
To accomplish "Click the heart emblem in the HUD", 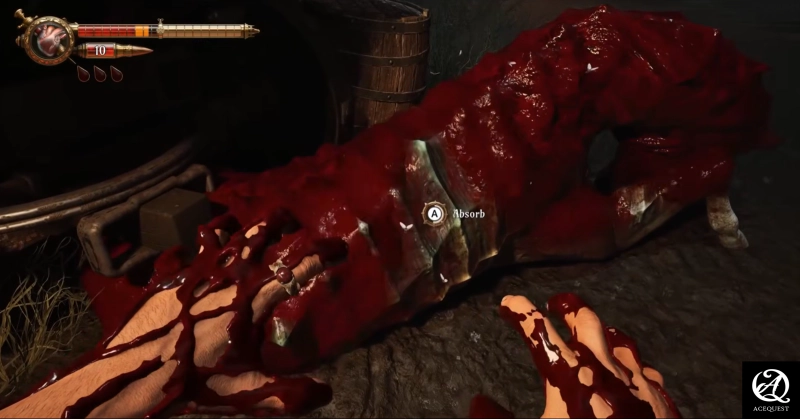I will (x=45, y=40).
